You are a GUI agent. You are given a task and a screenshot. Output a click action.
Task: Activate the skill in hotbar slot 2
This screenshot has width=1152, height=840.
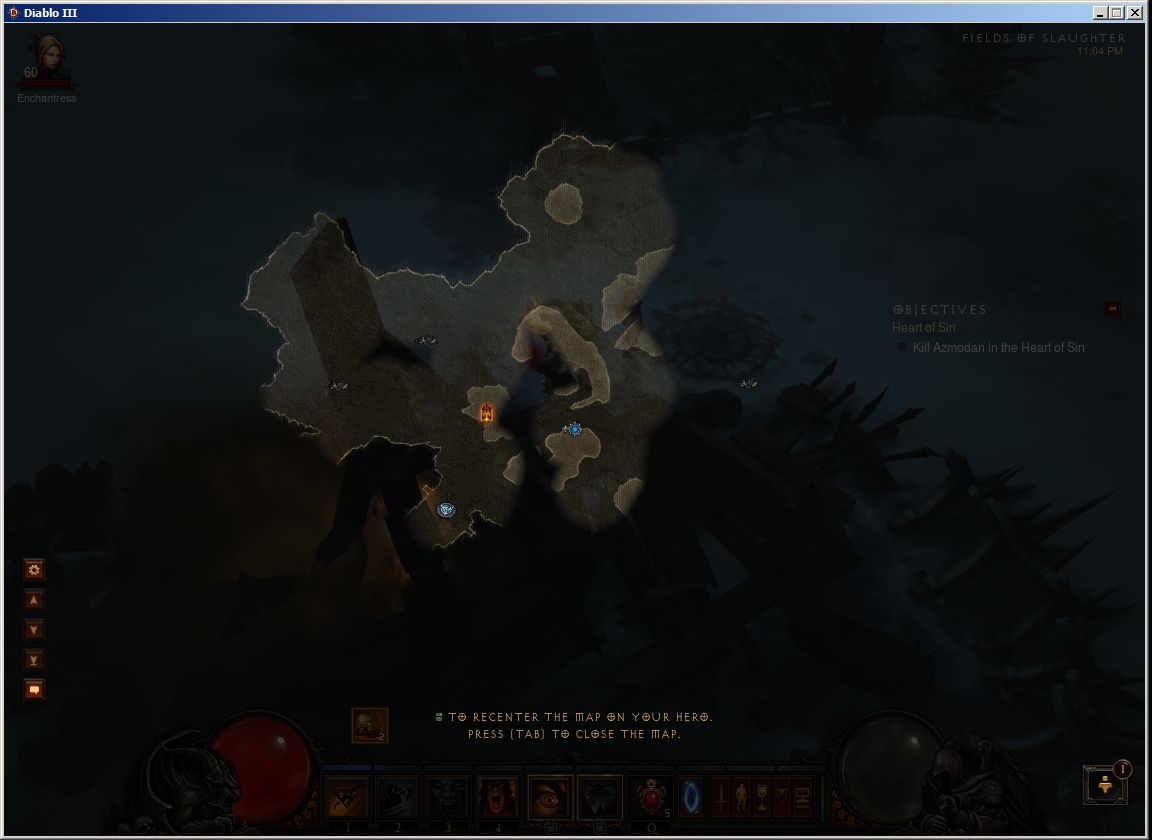[x=398, y=797]
